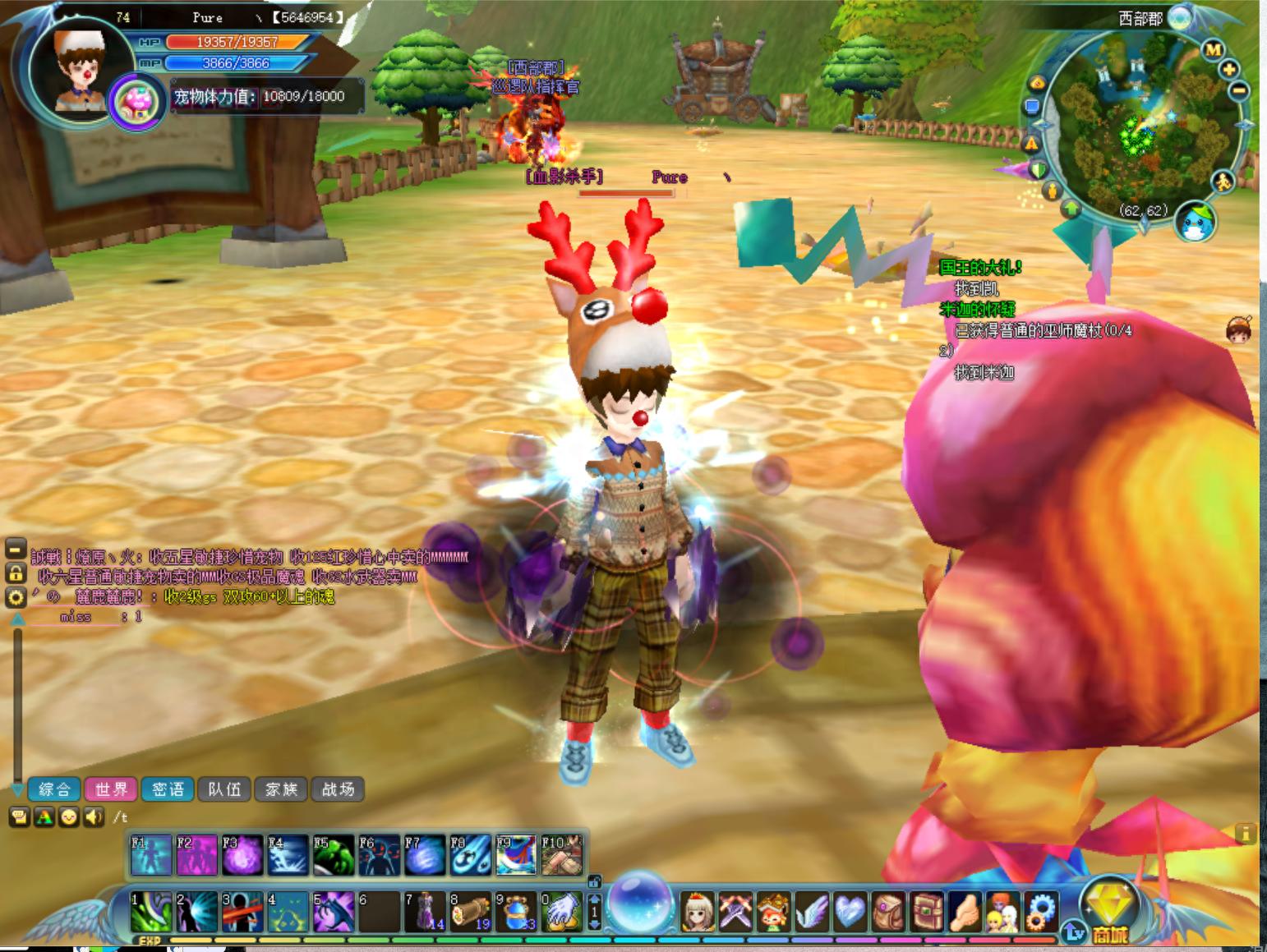
Task: Use the scroll item in slot 8
Action: (x=470, y=912)
